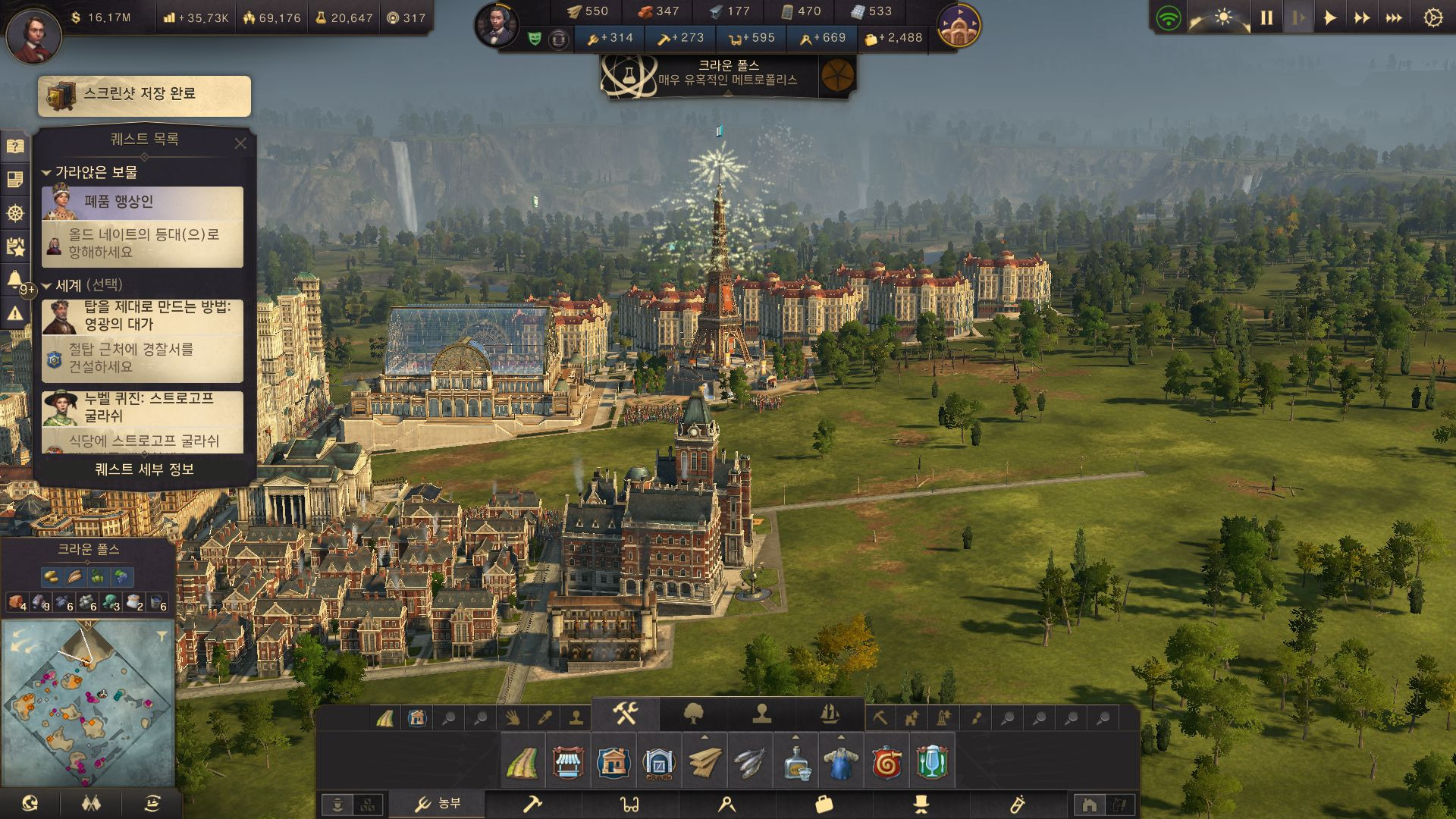Open the settings gear menu

coord(1432,18)
